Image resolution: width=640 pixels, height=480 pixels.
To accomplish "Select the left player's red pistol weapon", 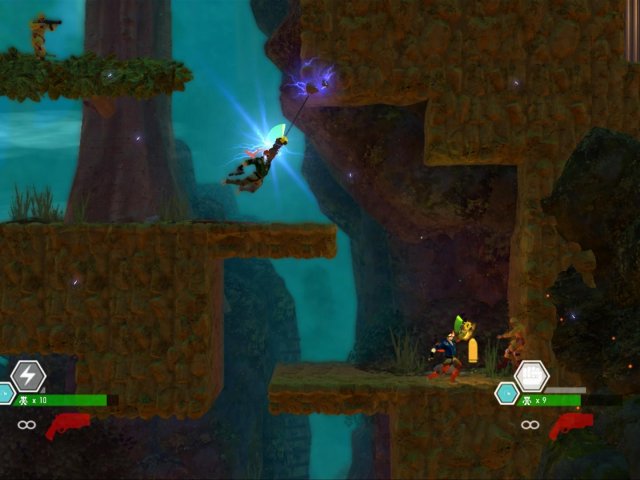I will (67, 426).
